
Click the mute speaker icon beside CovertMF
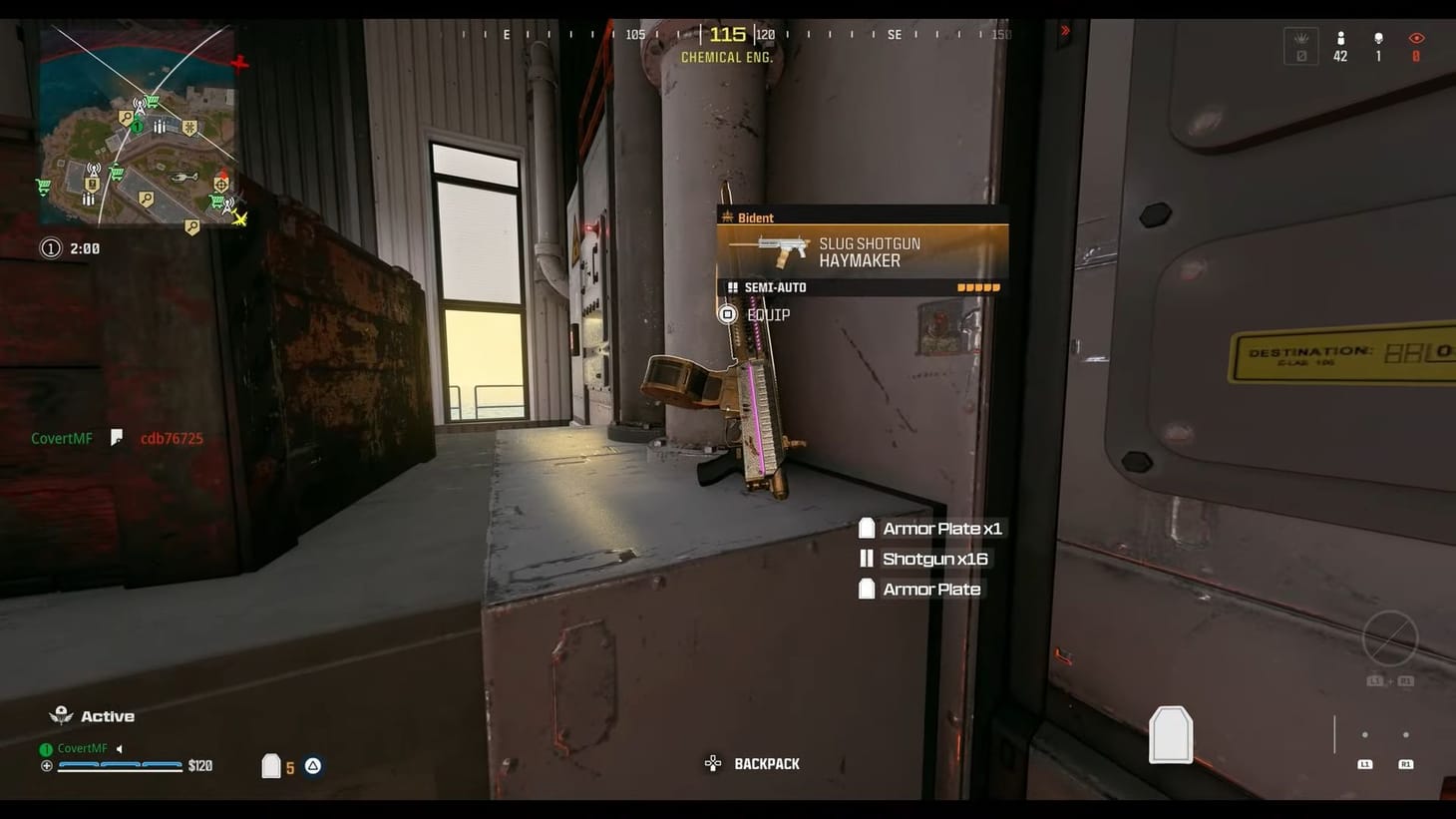121,748
